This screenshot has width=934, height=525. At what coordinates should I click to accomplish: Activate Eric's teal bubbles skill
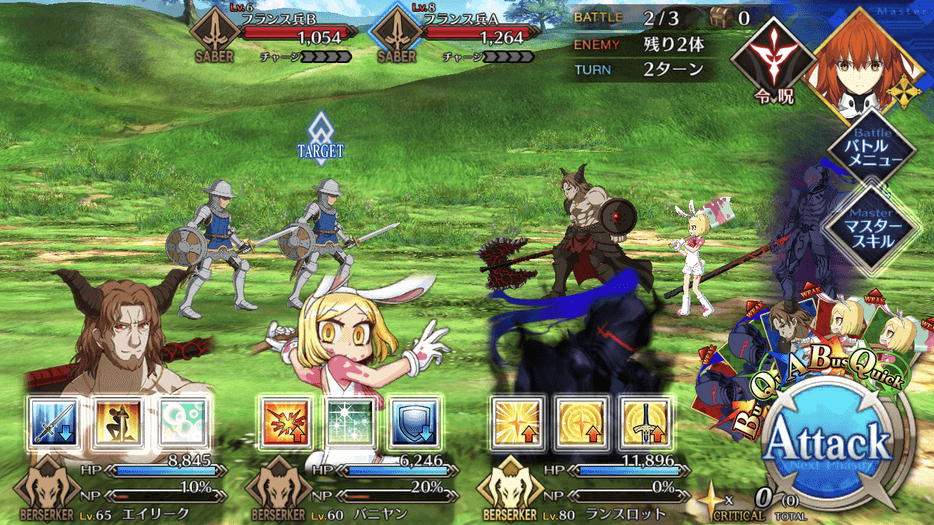tap(183, 421)
